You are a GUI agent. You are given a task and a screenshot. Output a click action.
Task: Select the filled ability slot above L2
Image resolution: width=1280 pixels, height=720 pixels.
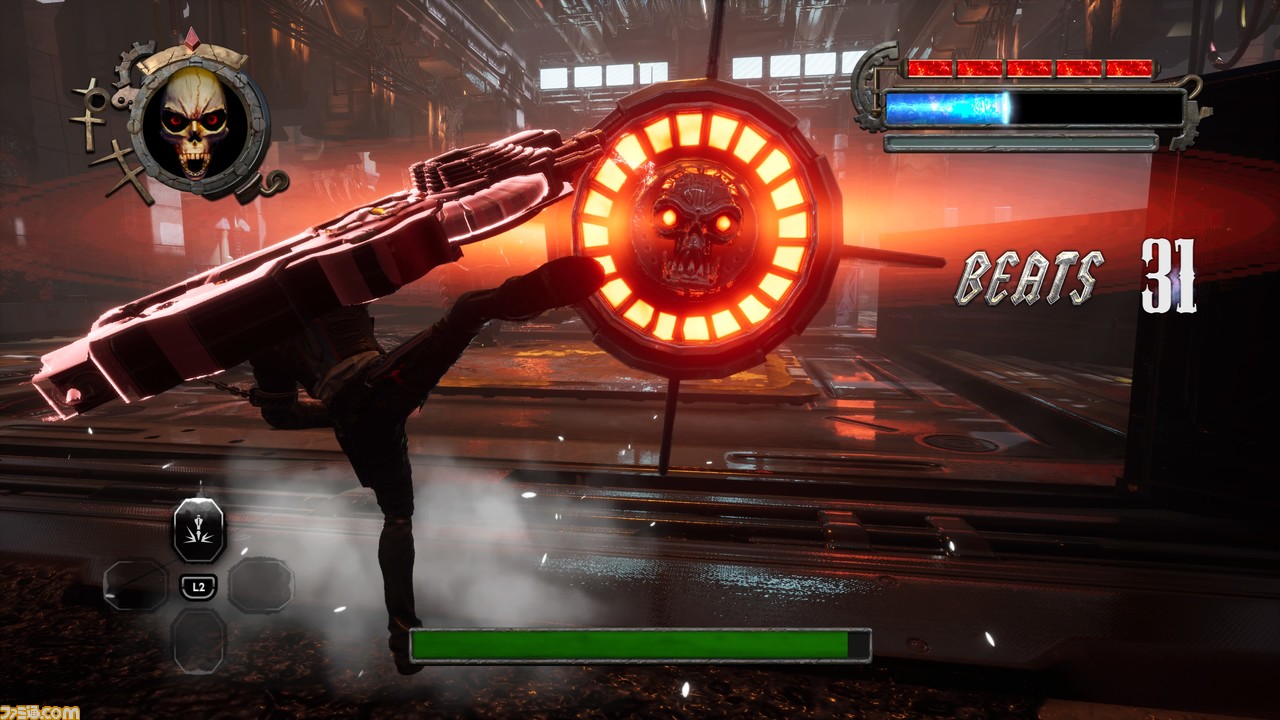tap(199, 530)
